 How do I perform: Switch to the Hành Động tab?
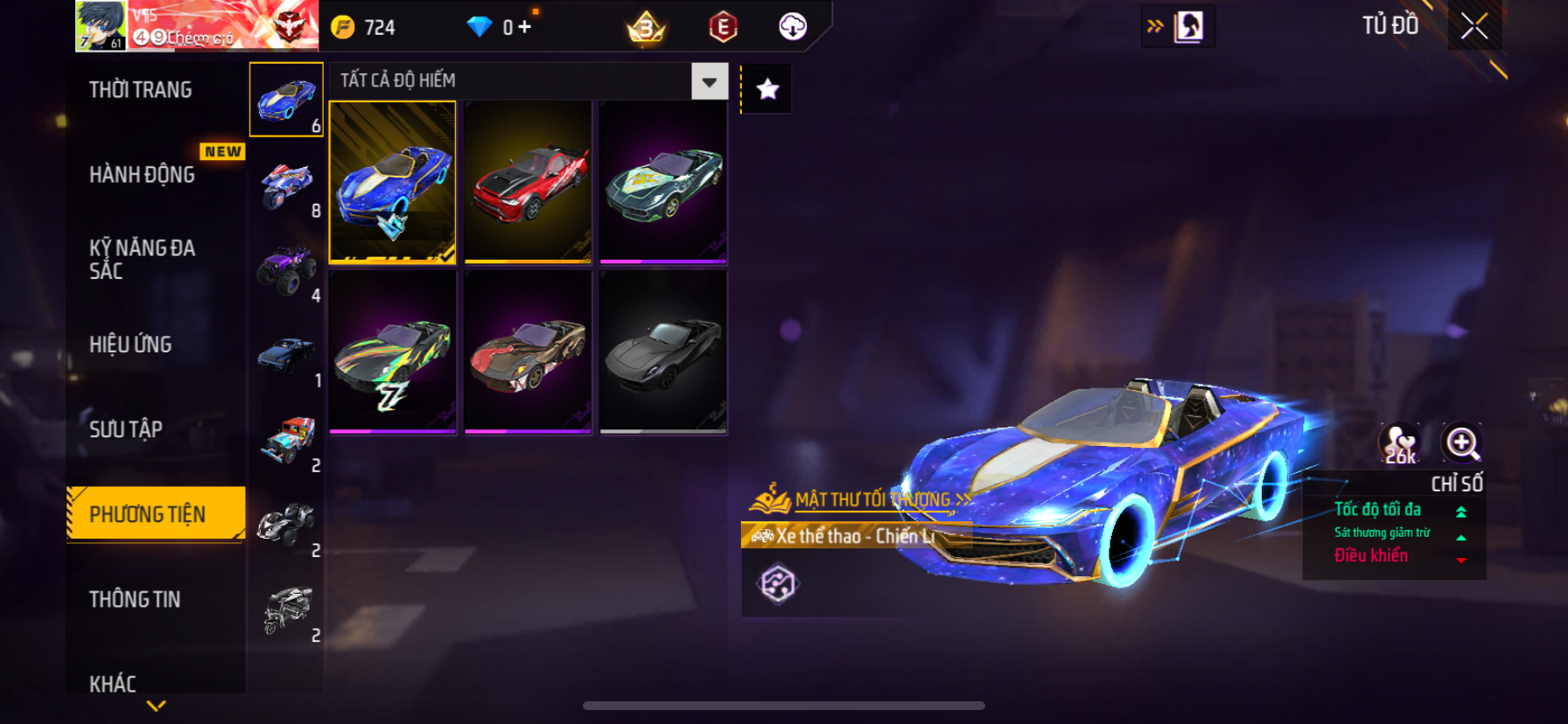tap(143, 175)
